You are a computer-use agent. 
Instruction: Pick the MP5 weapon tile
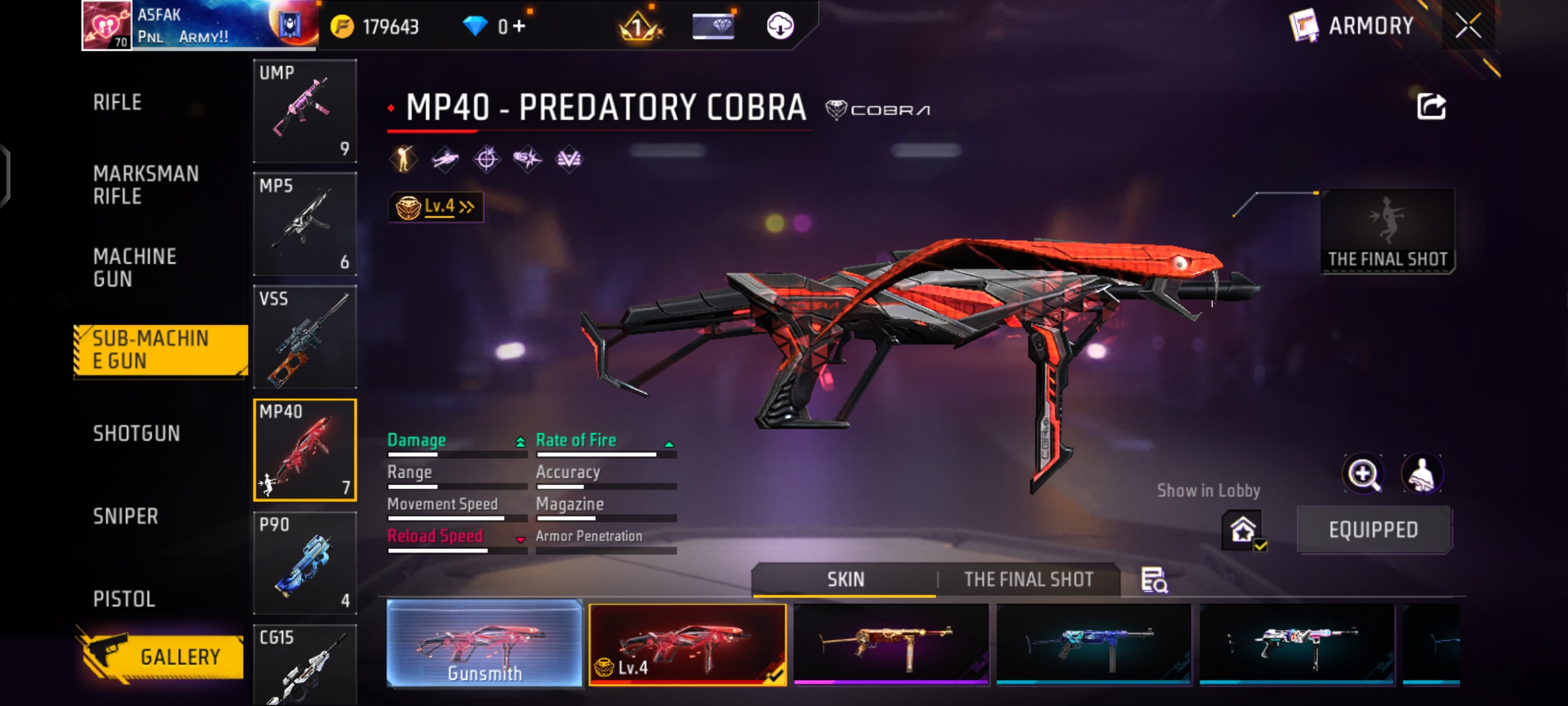tap(304, 224)
